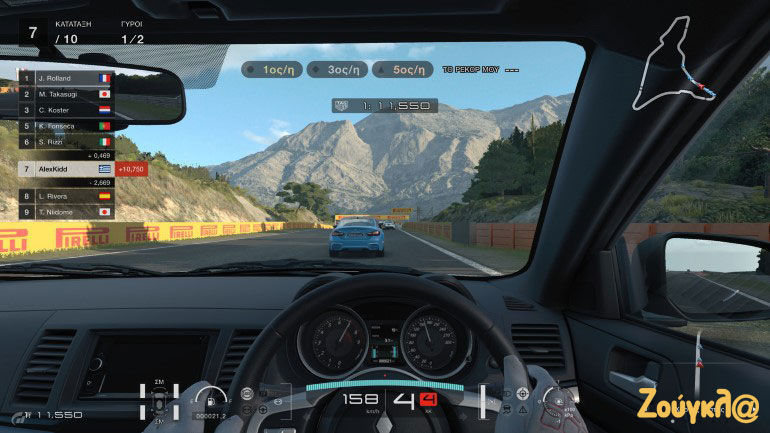Select the 3ος/η target time pill
Image resolution: width=770 pixels, height=433 pixels.
(336, 70)
